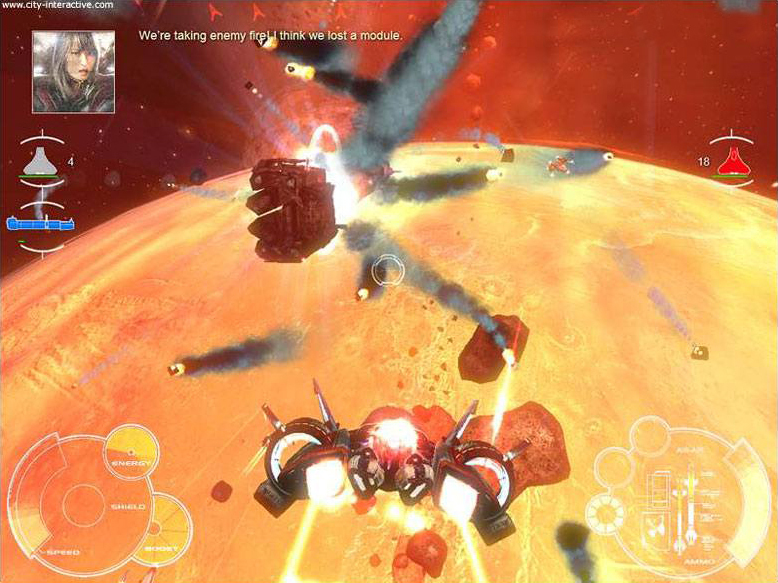This screenshot has height=583, width=778.
Task: Click the Energy circular gauge
Action: click(131, 452)
